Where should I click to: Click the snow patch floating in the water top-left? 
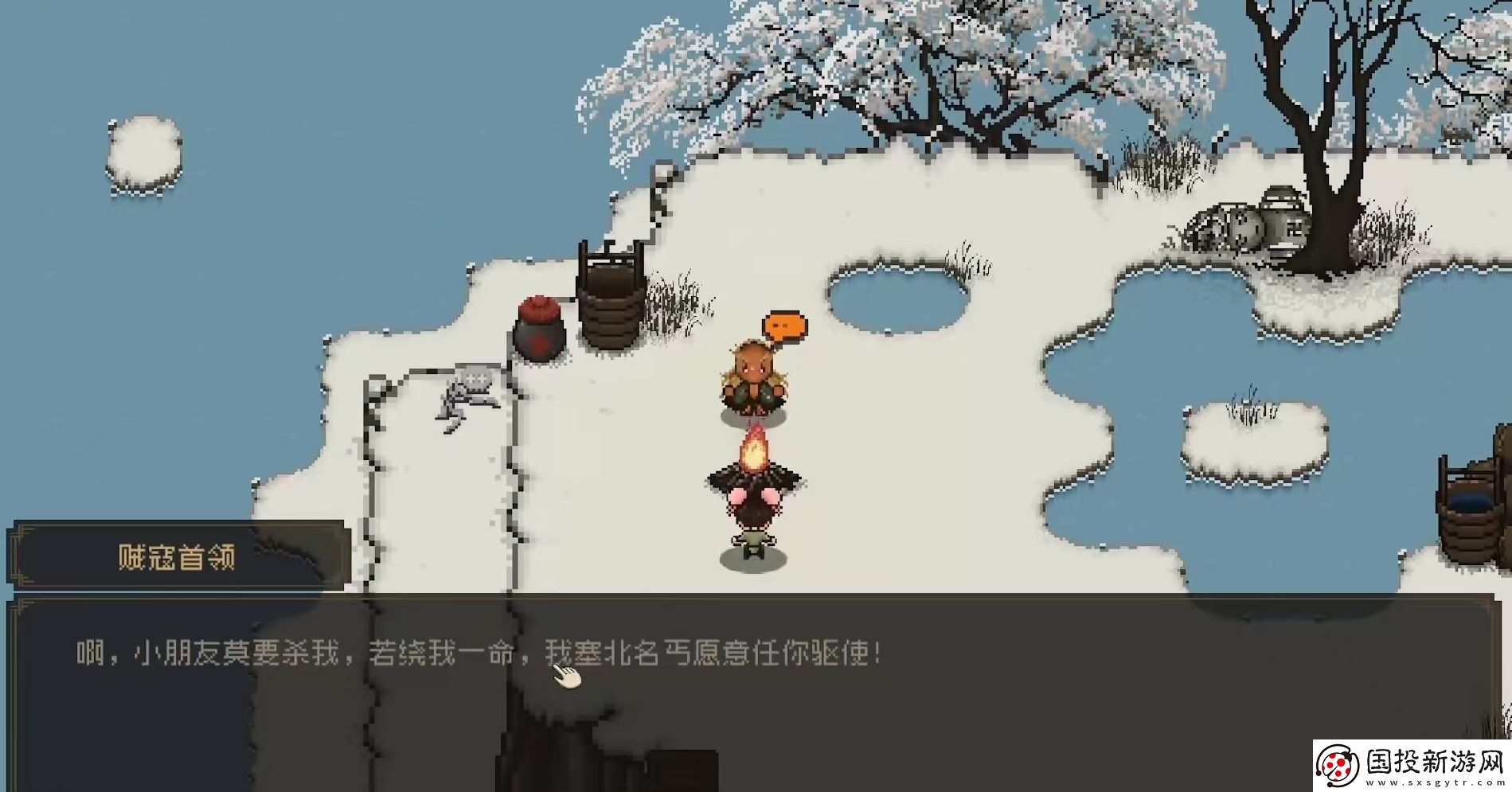tap(143, 151)
